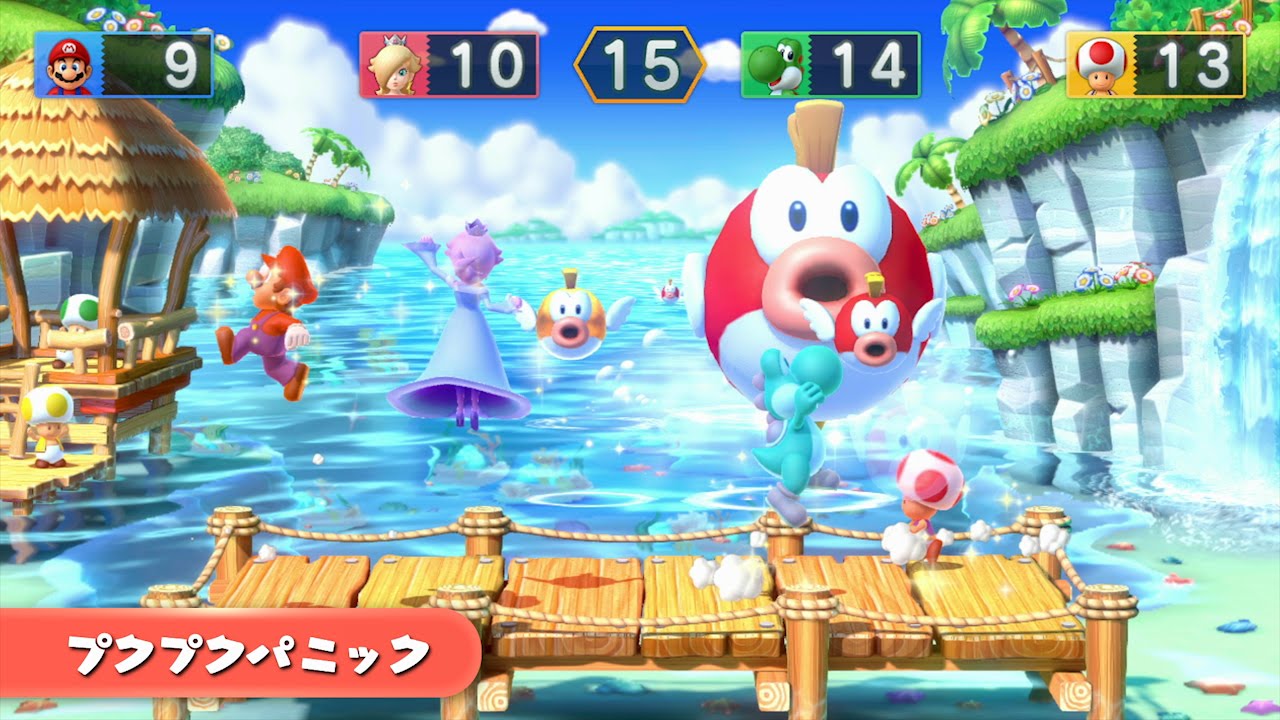Screen dimensions: 1280x720
Task: Click the orange Cheep Cheep mid-water
Action: 570,320
